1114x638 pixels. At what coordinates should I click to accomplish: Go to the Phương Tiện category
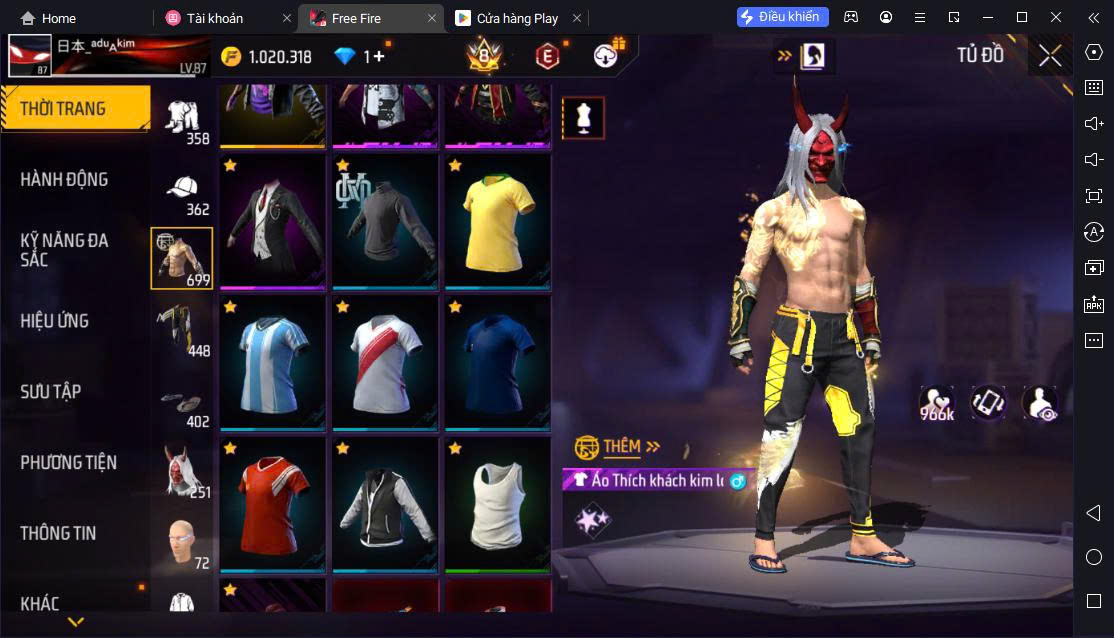[69, 463]
